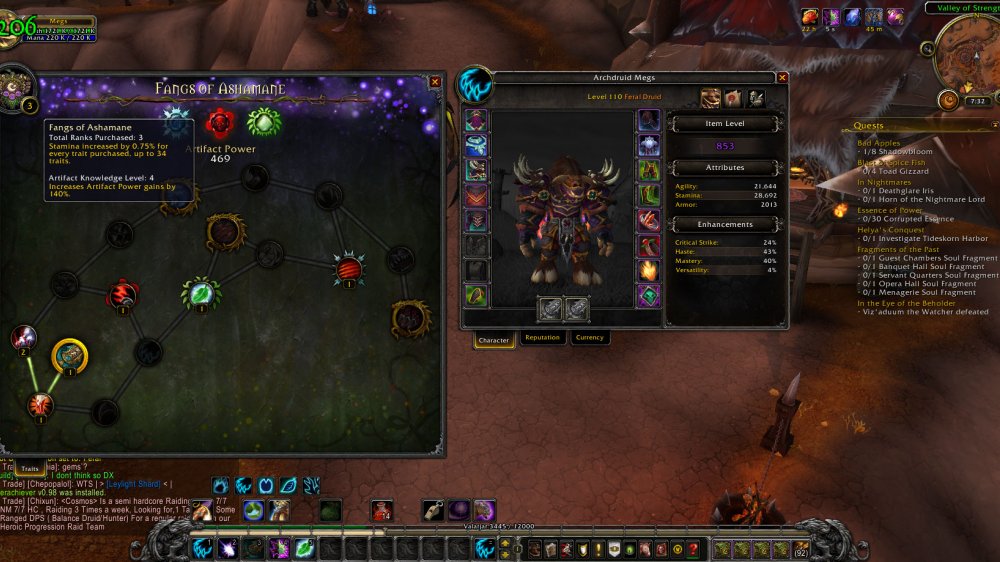Open the Helya's Conquest quest entry
This screenshot has width=1000, height=562.
(890, 229)
